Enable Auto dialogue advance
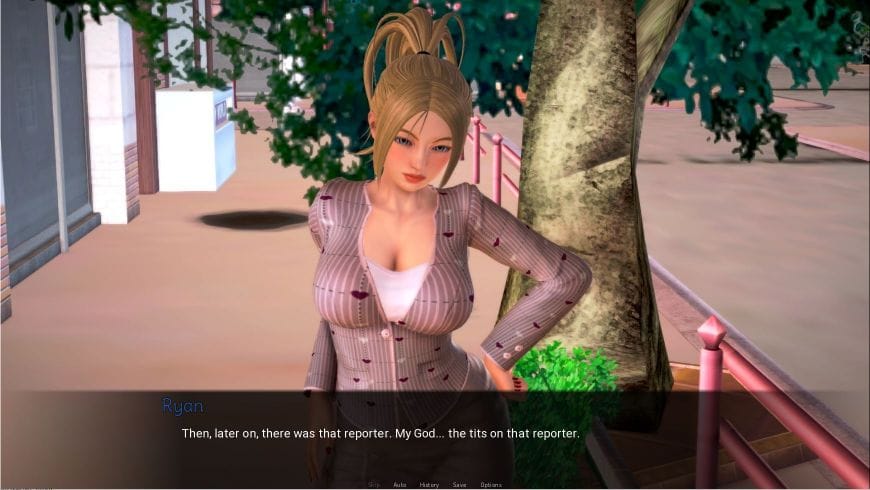 pyautogui.click(x=400, y=484)
